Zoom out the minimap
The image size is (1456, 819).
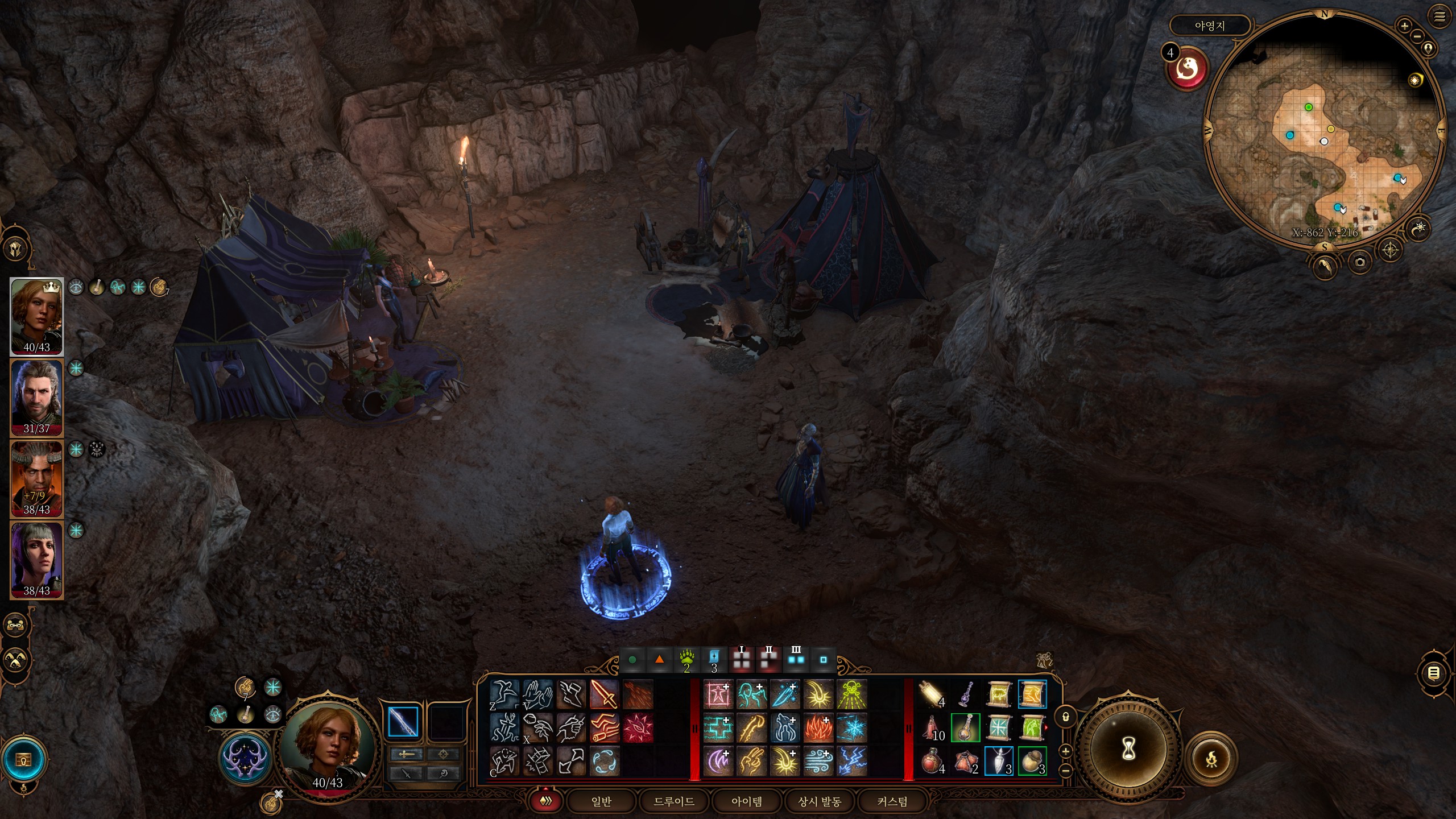pyautogui.click(x=1417, y=36)
